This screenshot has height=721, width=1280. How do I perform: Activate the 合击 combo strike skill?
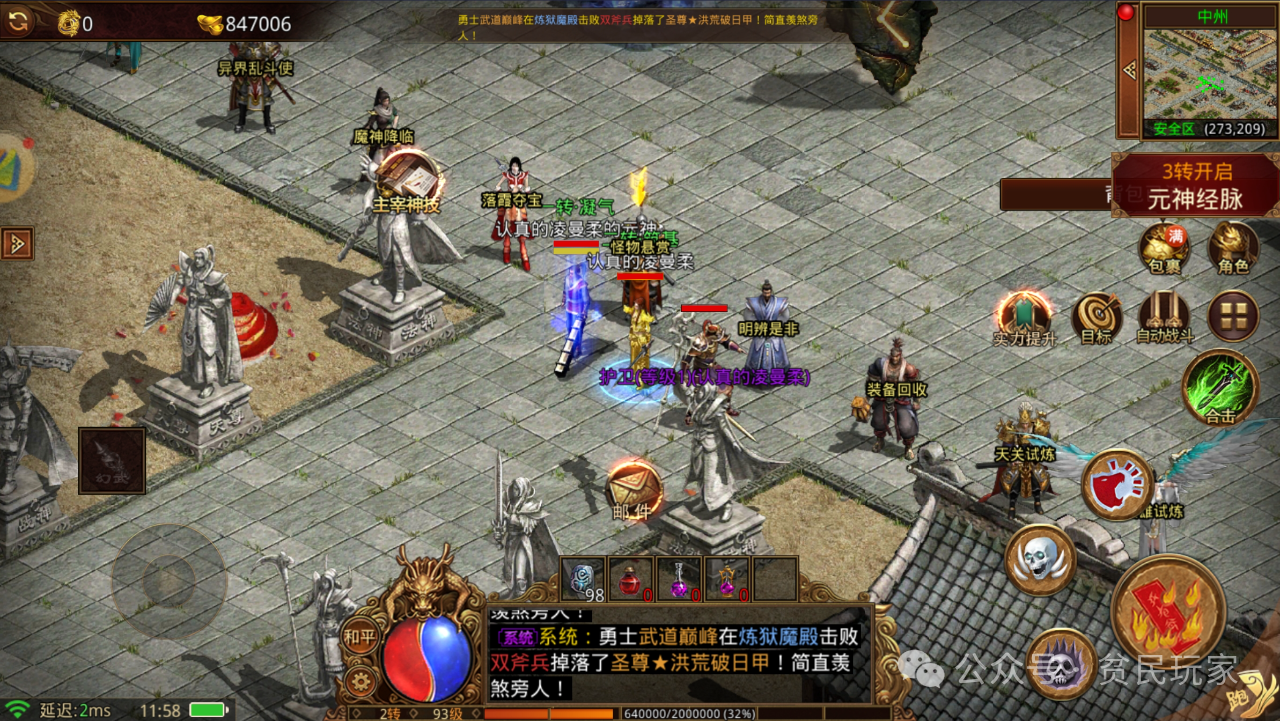[1220, 387]
